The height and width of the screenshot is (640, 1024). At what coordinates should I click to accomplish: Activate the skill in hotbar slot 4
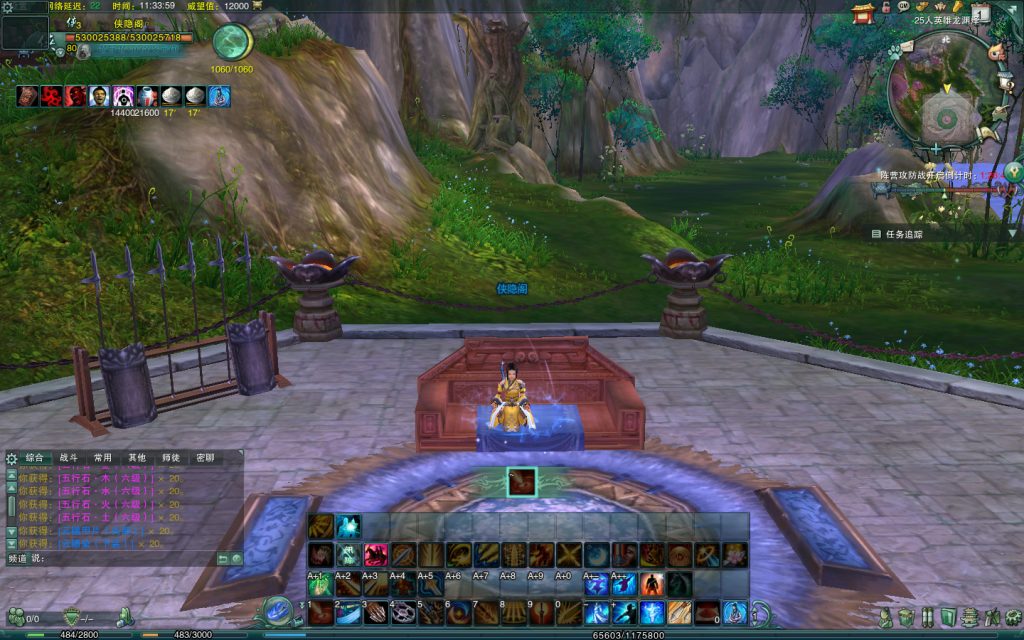[402, 611]
